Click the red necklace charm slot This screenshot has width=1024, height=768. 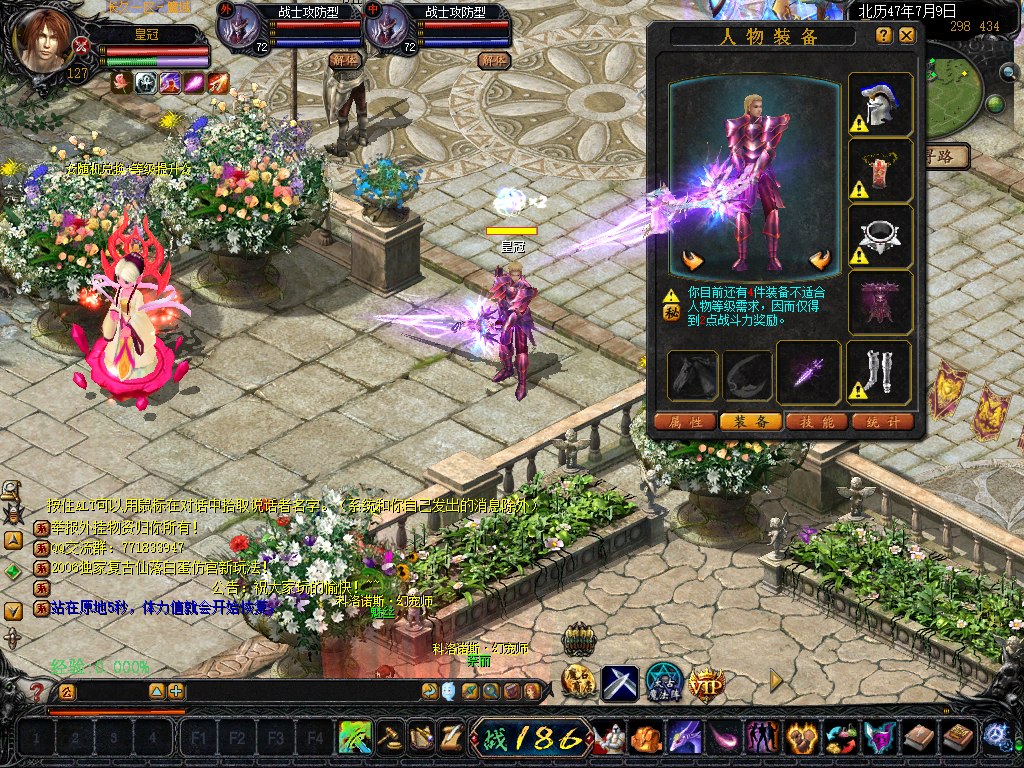pos(880,170)
